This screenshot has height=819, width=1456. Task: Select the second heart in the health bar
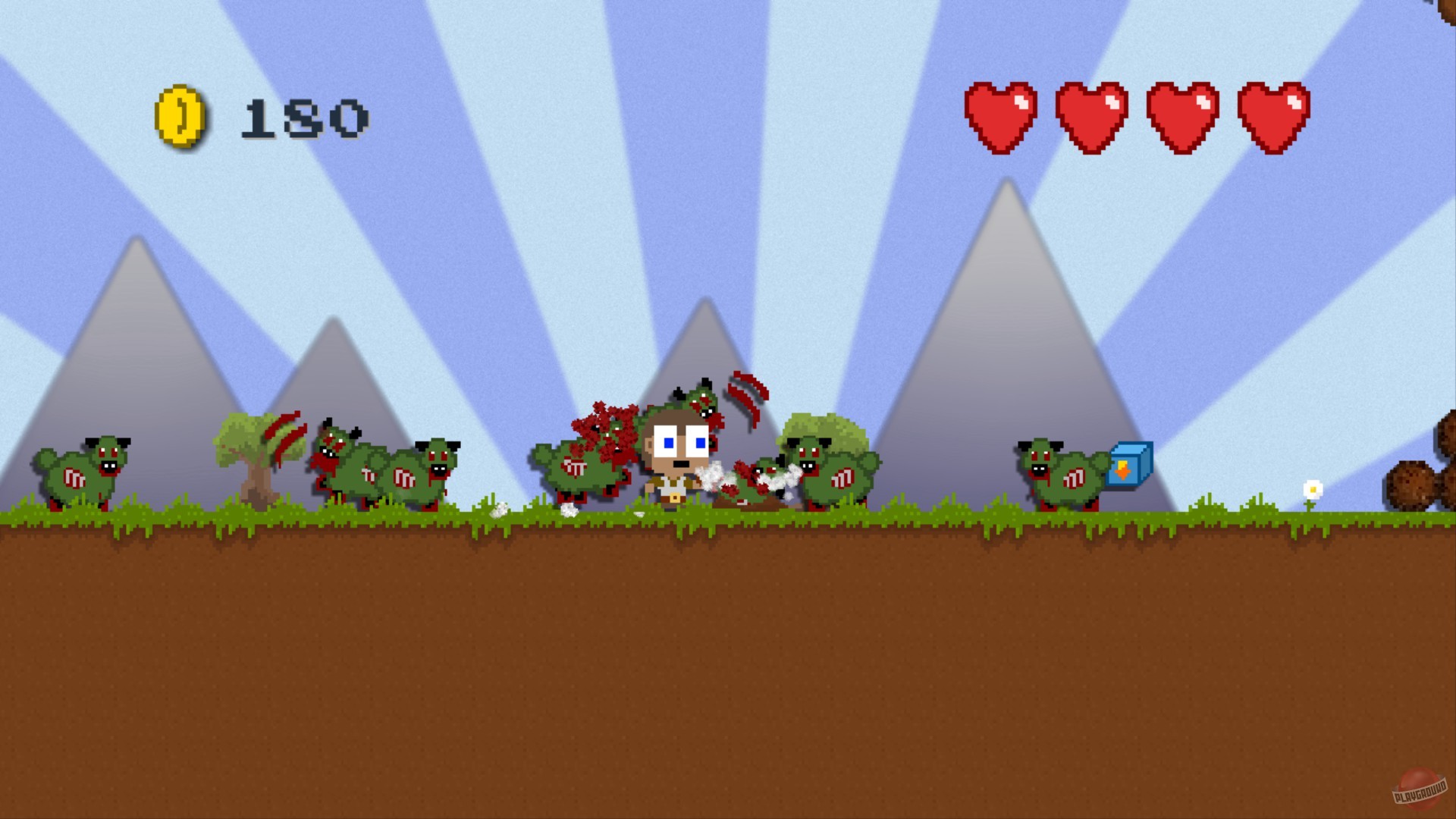point(1092,118)
